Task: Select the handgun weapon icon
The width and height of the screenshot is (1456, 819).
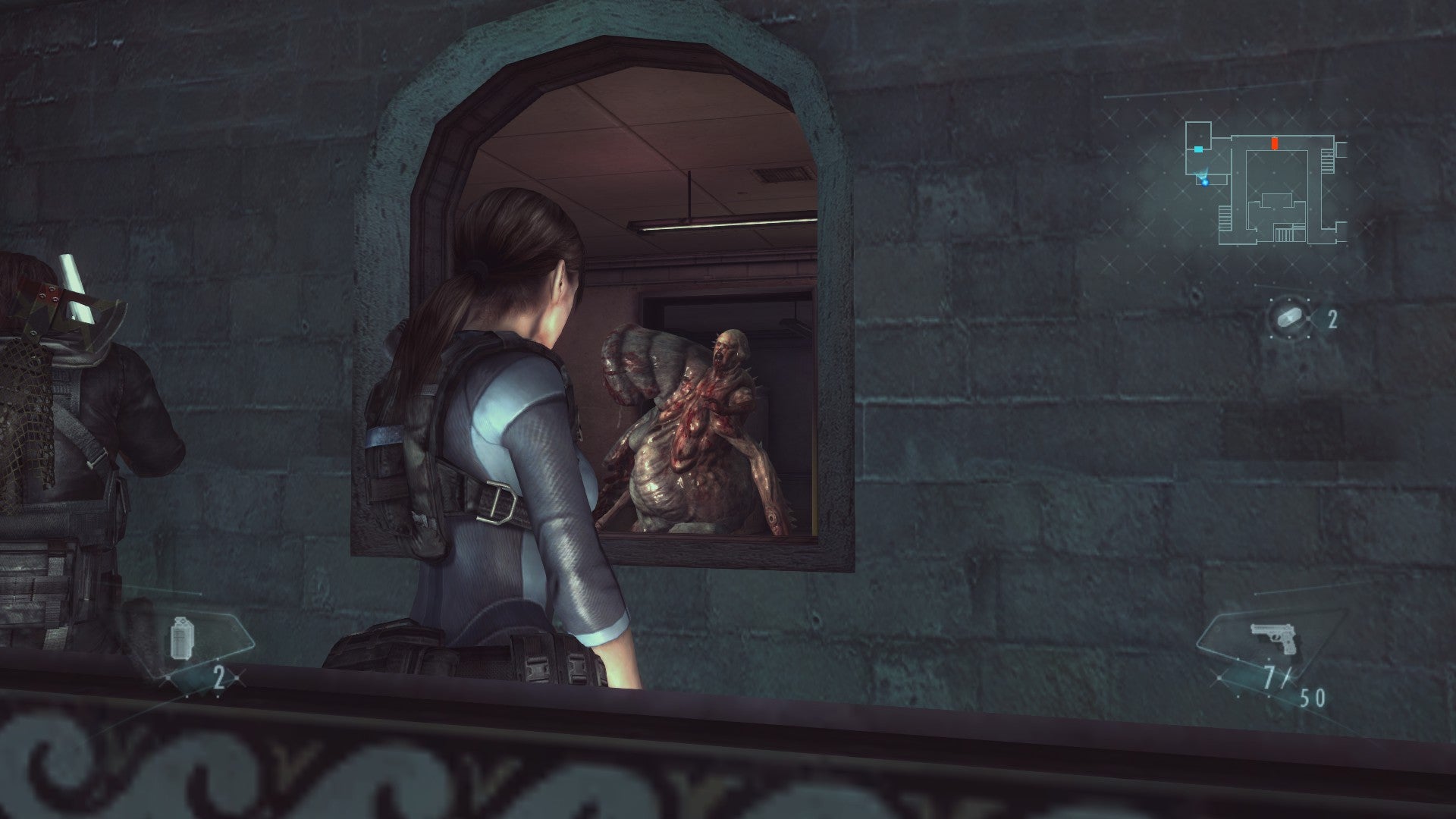Action: tap(1272, 638)
